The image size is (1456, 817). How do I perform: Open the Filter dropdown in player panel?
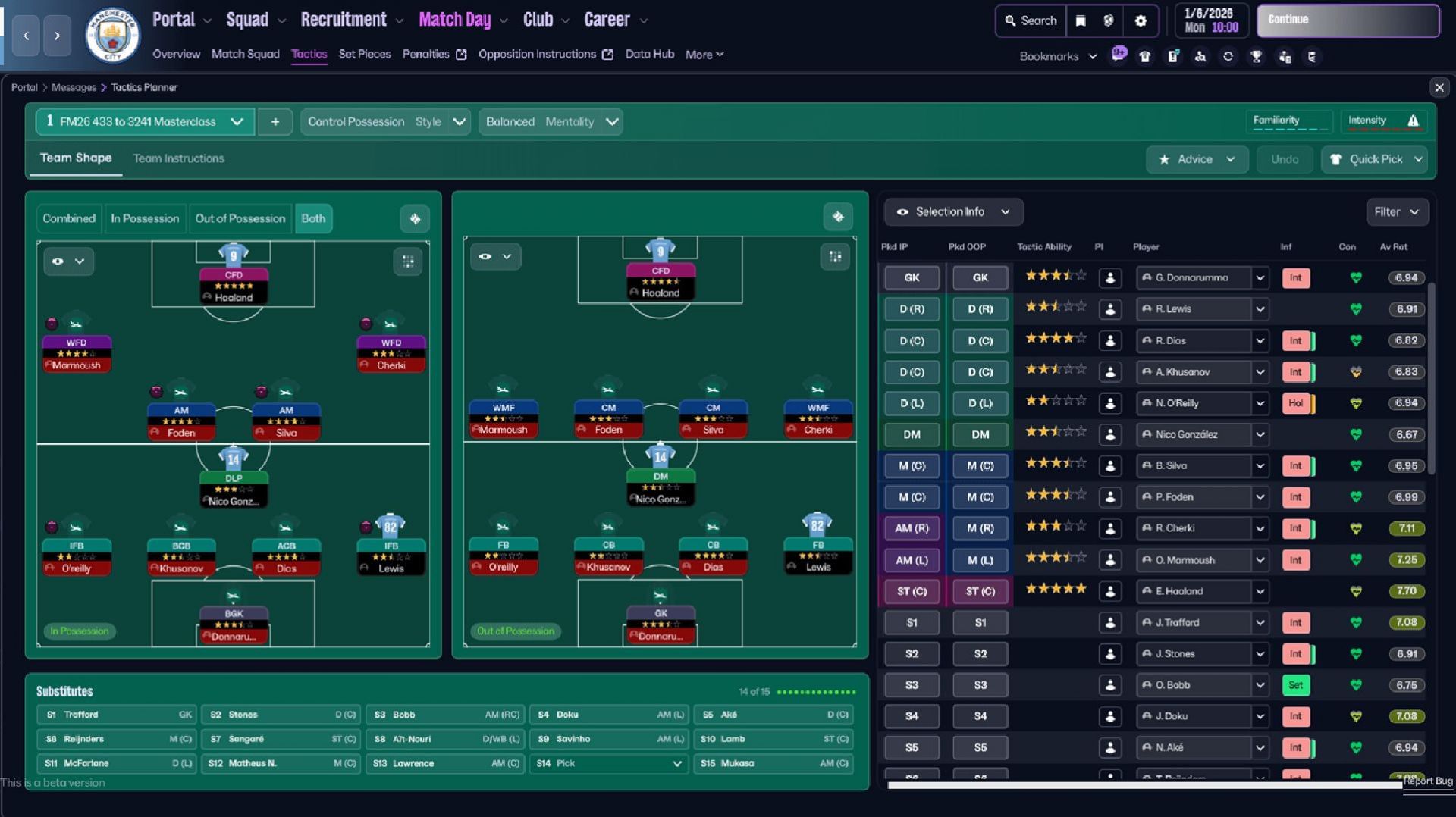pos(1397,211)
